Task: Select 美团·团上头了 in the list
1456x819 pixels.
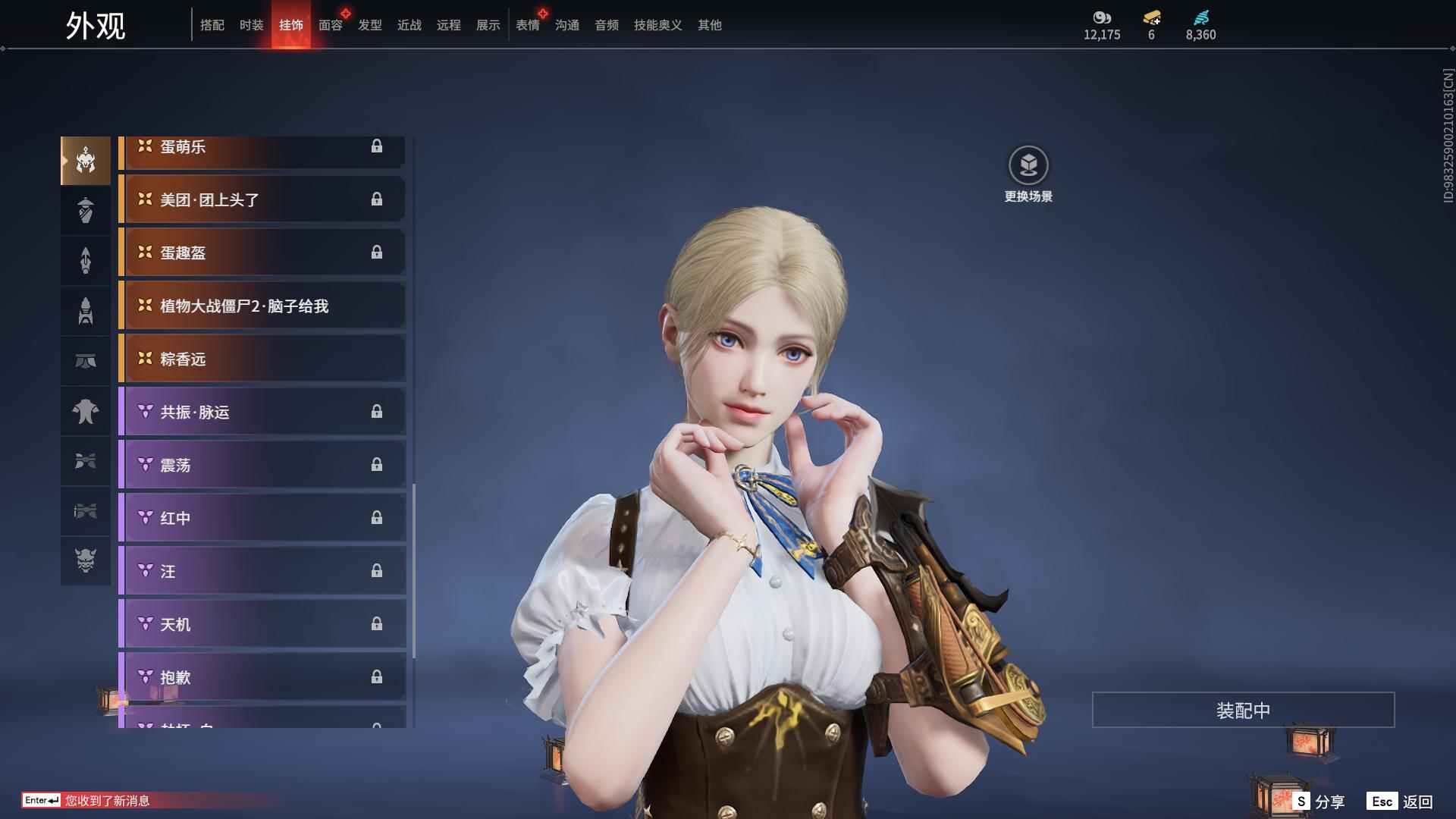Action: (262, 199)
